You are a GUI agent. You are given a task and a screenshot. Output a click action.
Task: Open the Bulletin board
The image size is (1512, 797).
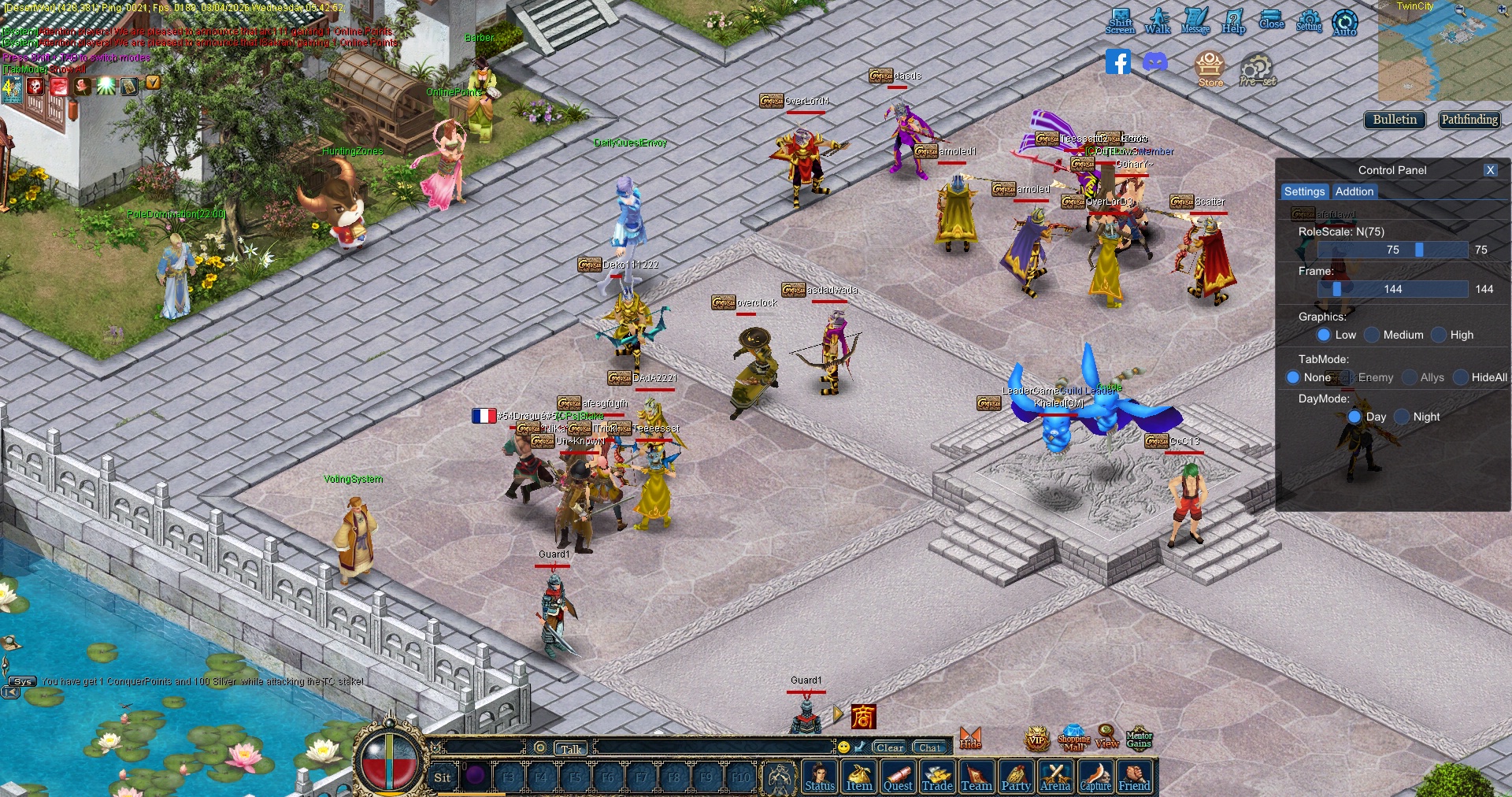tap(1394, 120)
